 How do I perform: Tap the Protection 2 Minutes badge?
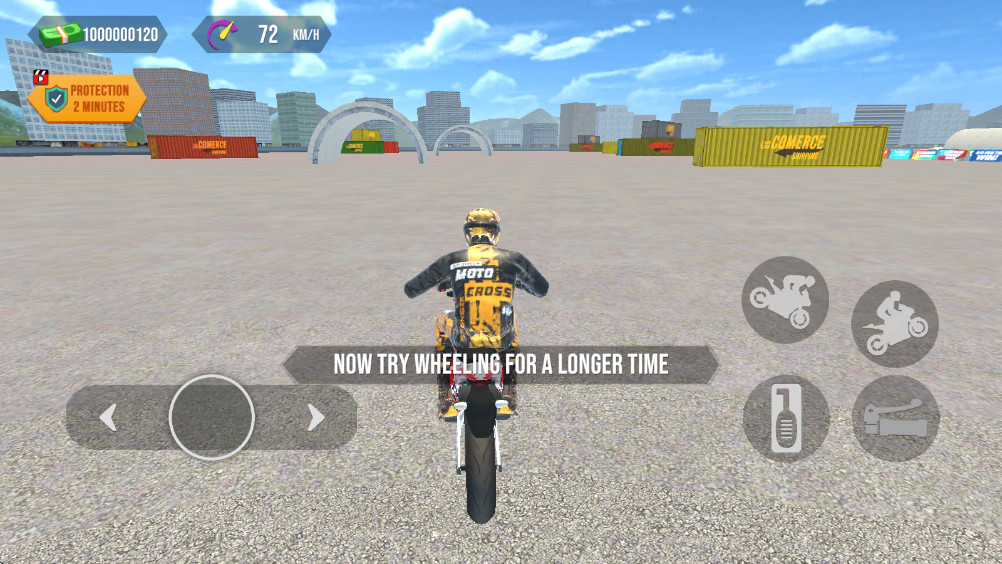87,98
